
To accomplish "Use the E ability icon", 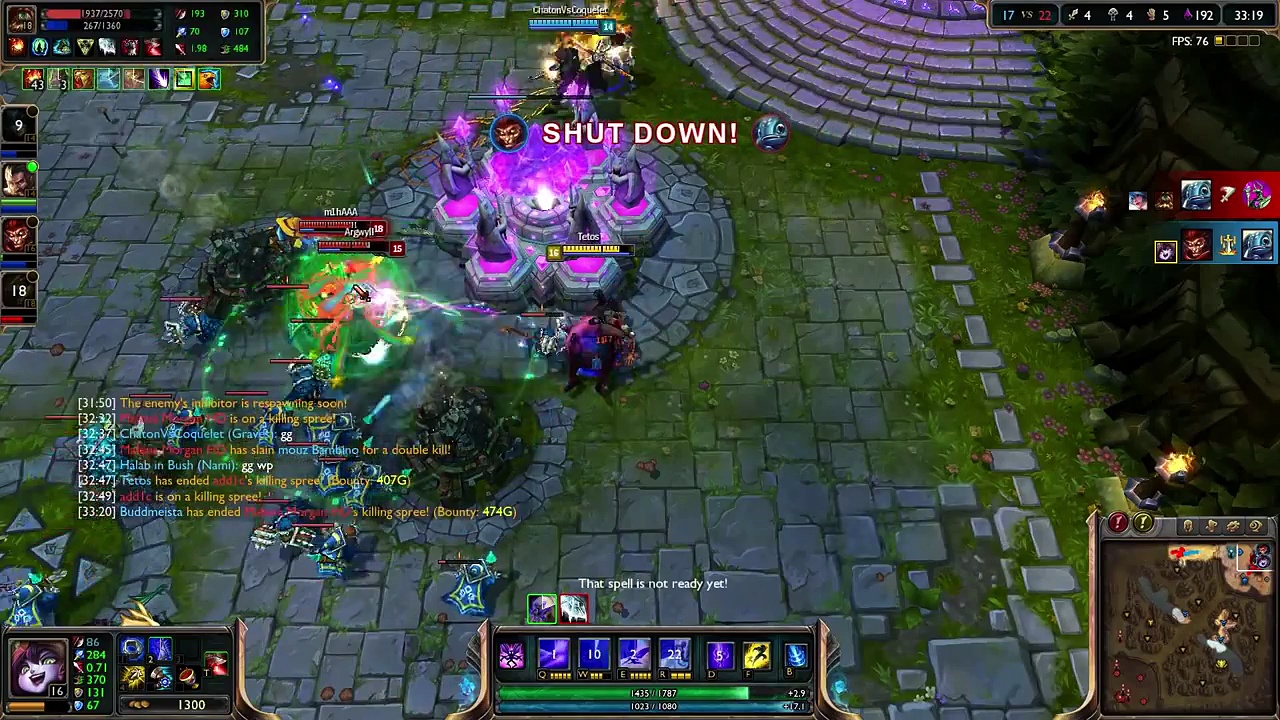I will tap(633, 655).
